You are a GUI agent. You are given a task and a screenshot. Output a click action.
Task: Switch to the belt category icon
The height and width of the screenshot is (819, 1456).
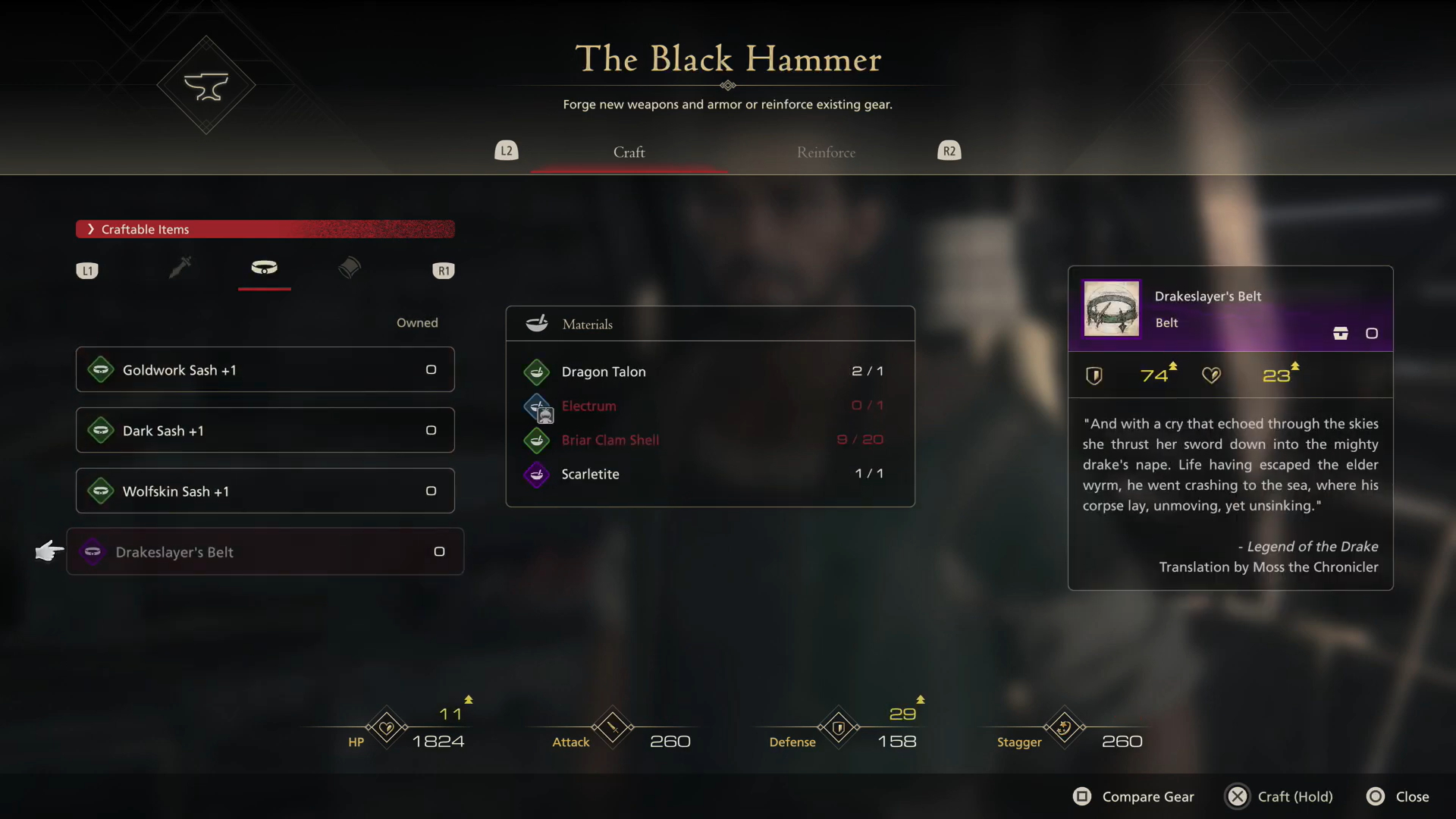point(264,268)
